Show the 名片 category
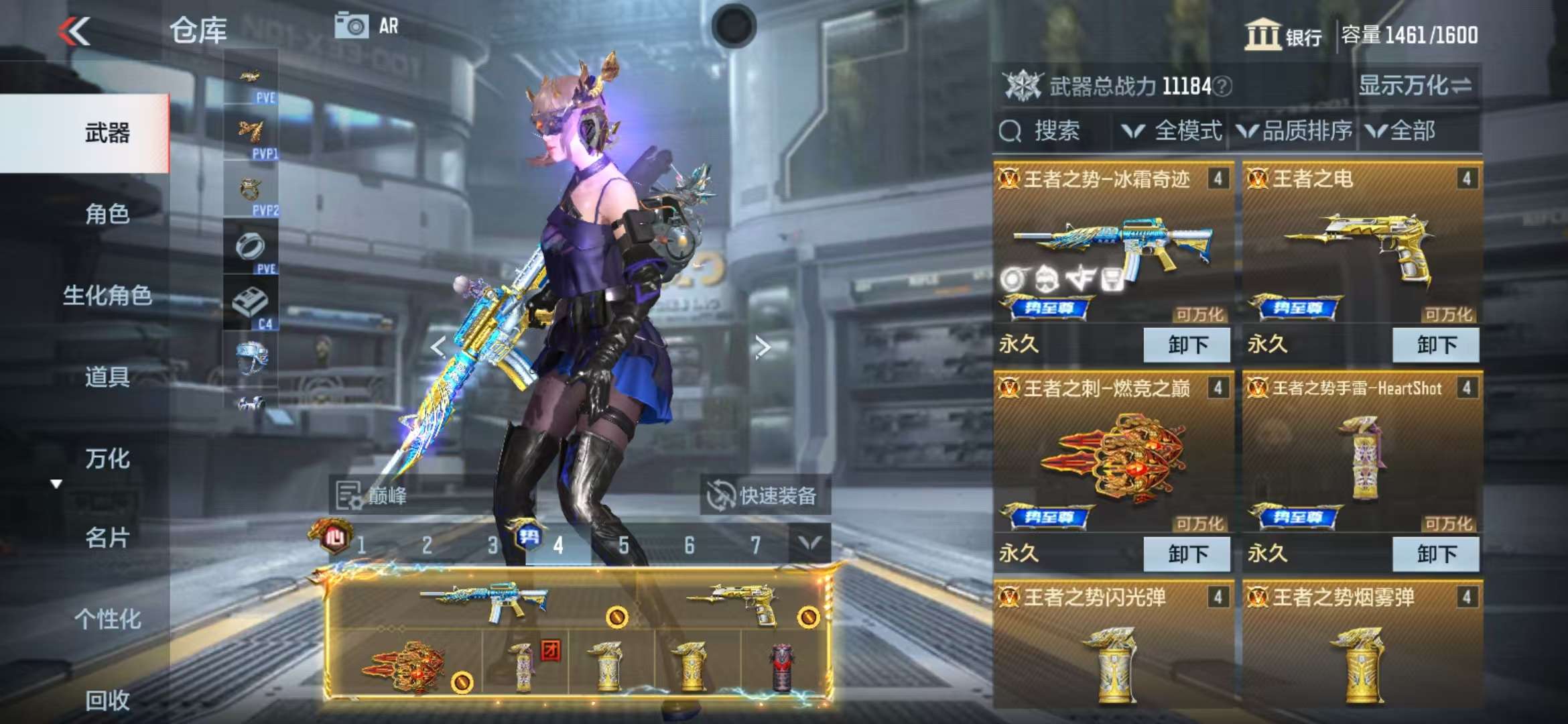This screenshot has height=724, width=1568. pos(107,538)
